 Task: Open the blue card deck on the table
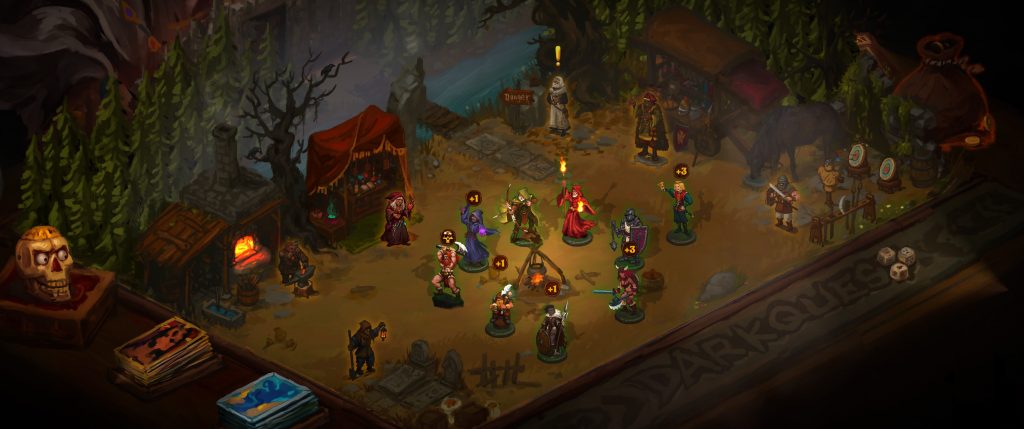coord(267,399)
